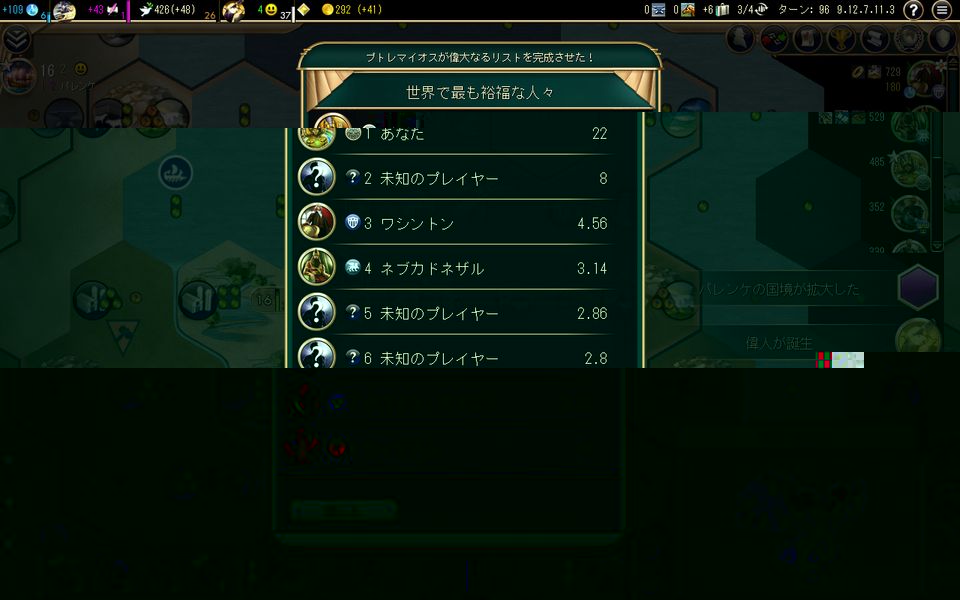960x600 pixels.
Task: Open the trophy victory progress panel
Action: point(839,39)
